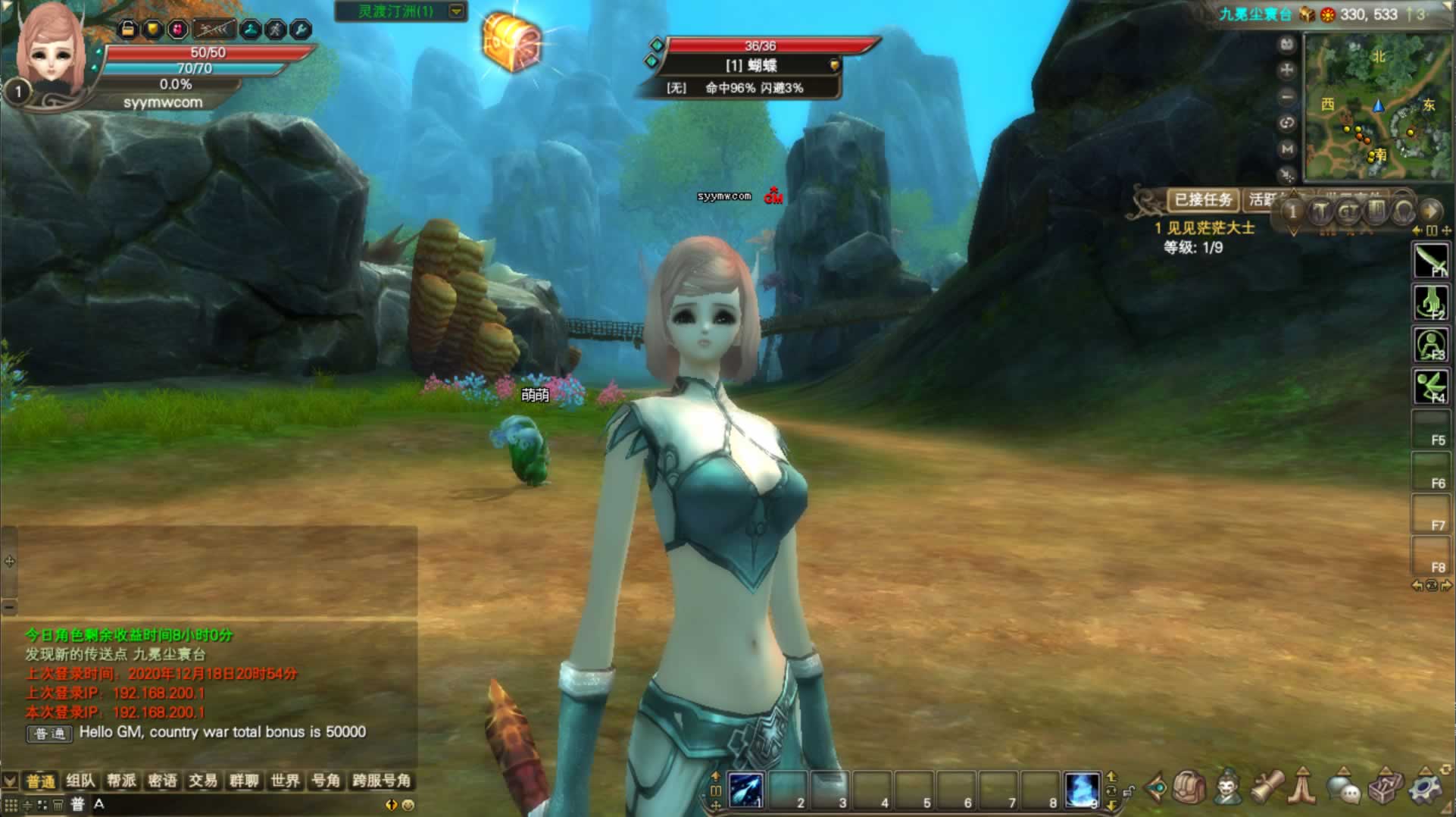This screenshot has width=1456, height=817.
Task: Click the minimap
Action: pyautogui.click(x=1376, y=106)
